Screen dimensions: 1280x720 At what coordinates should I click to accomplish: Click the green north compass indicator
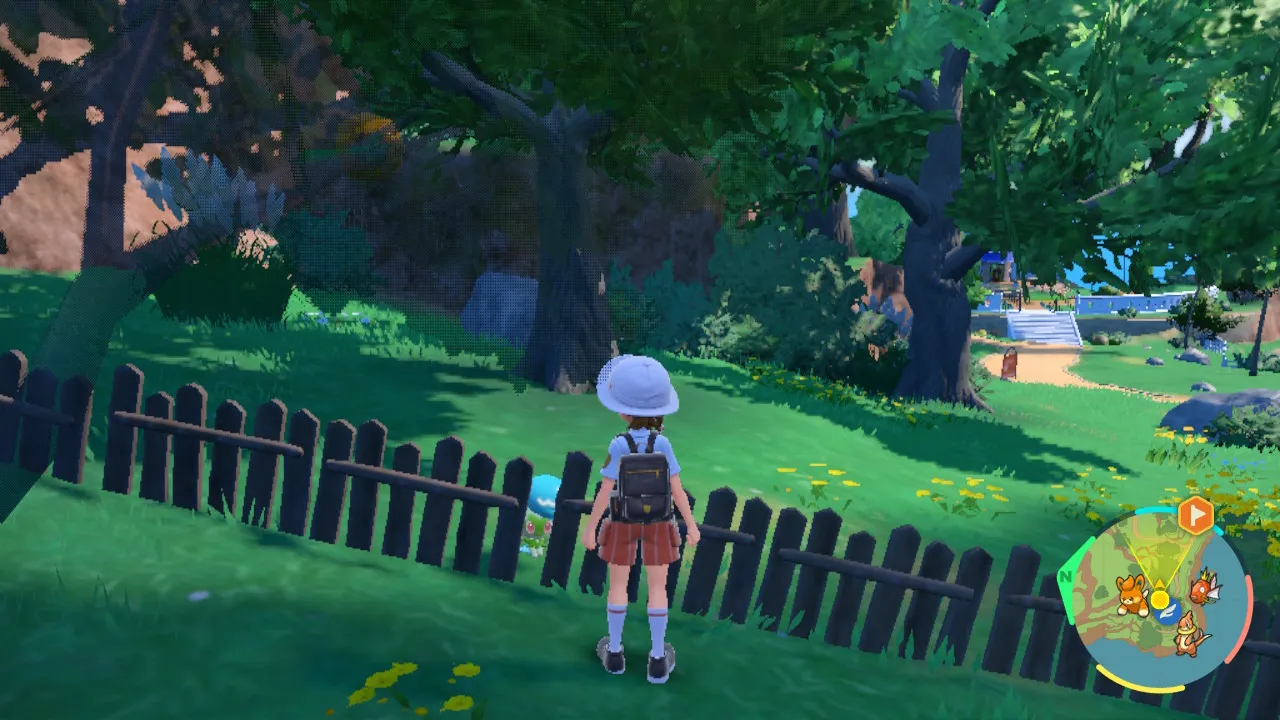pos(1067,577)
